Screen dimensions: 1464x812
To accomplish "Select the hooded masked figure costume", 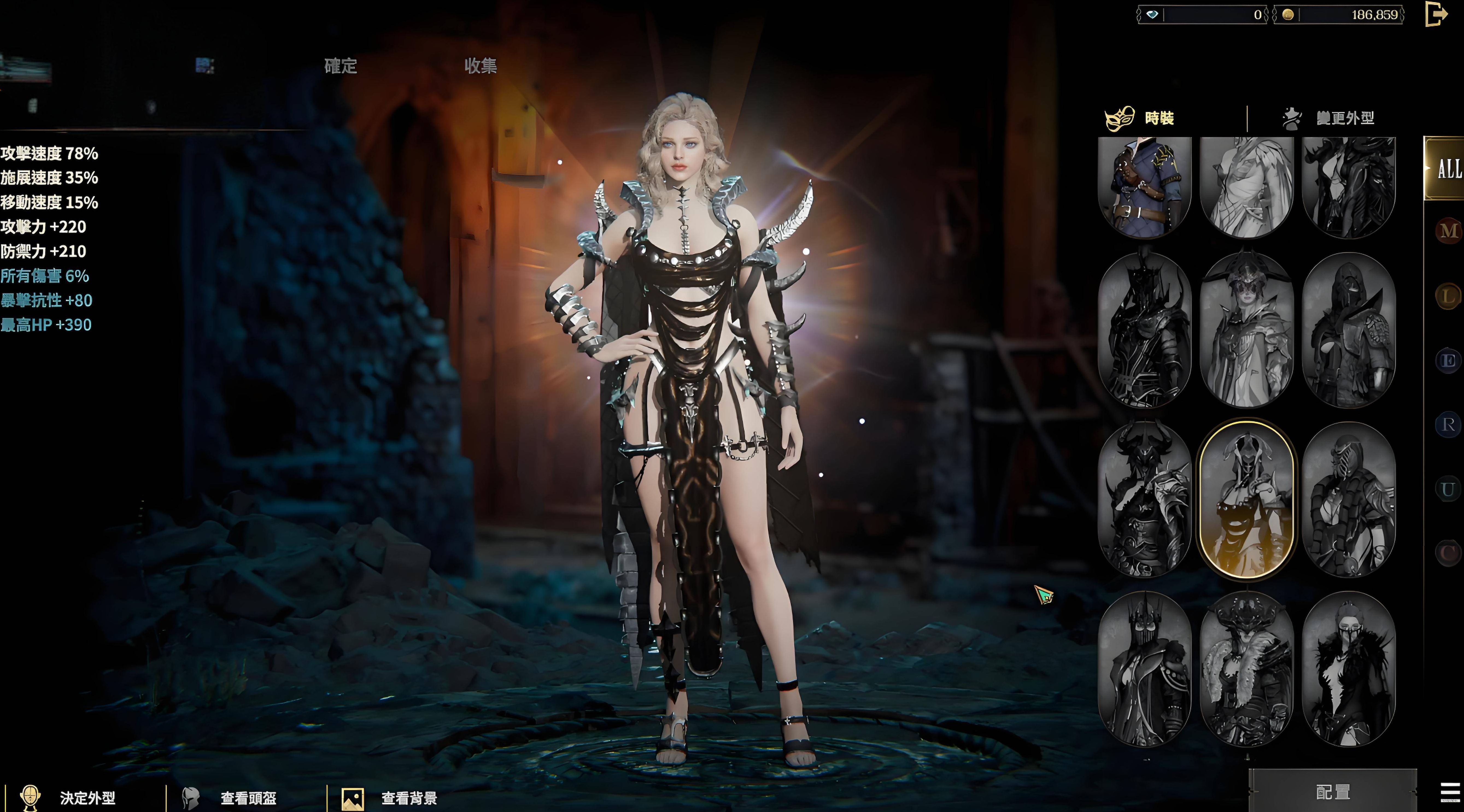I will 1349,330.
